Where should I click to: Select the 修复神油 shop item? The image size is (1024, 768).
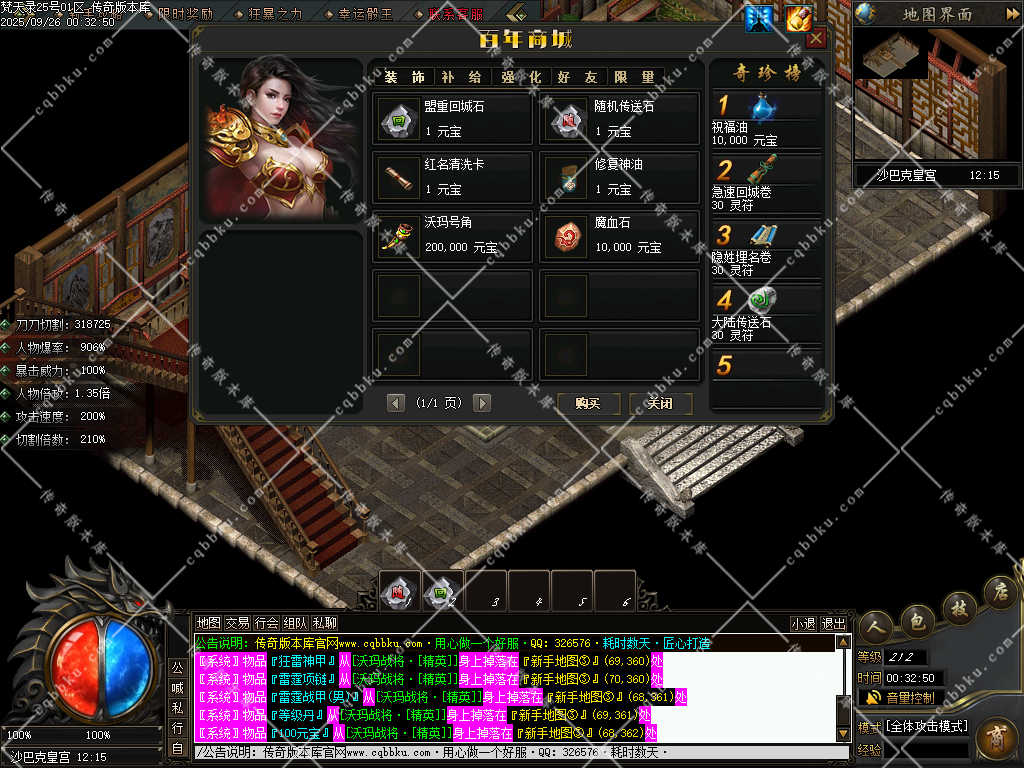tap(620, 178)
